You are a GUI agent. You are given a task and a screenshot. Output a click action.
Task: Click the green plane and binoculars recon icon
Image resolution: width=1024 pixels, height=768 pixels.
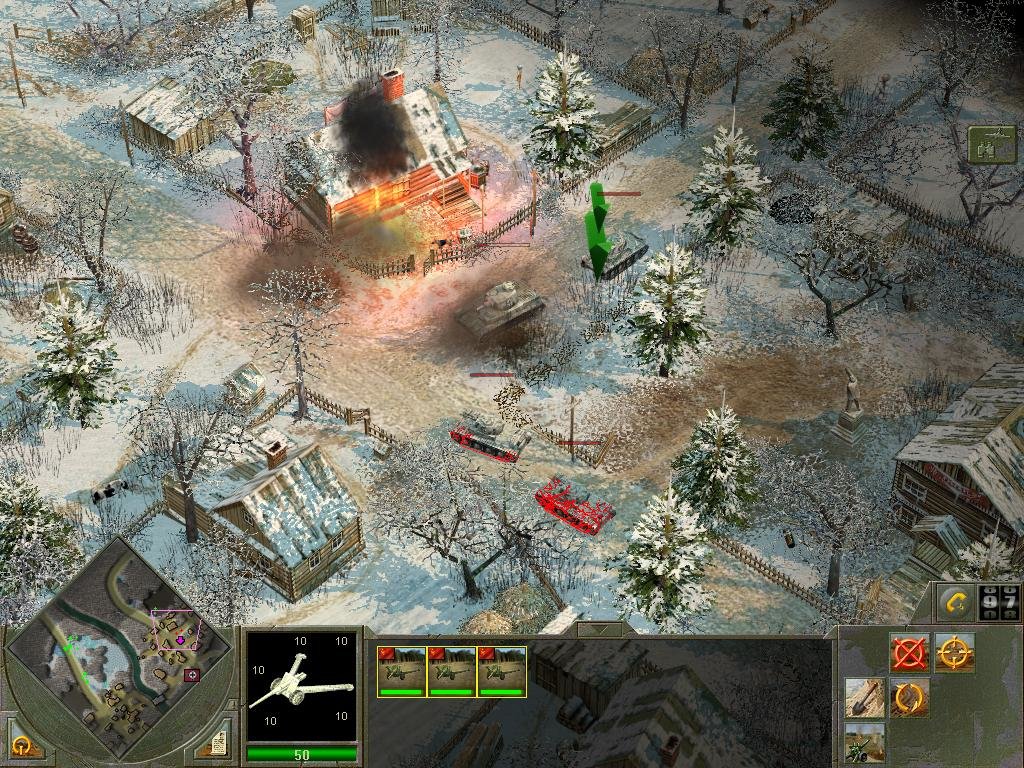992,145
